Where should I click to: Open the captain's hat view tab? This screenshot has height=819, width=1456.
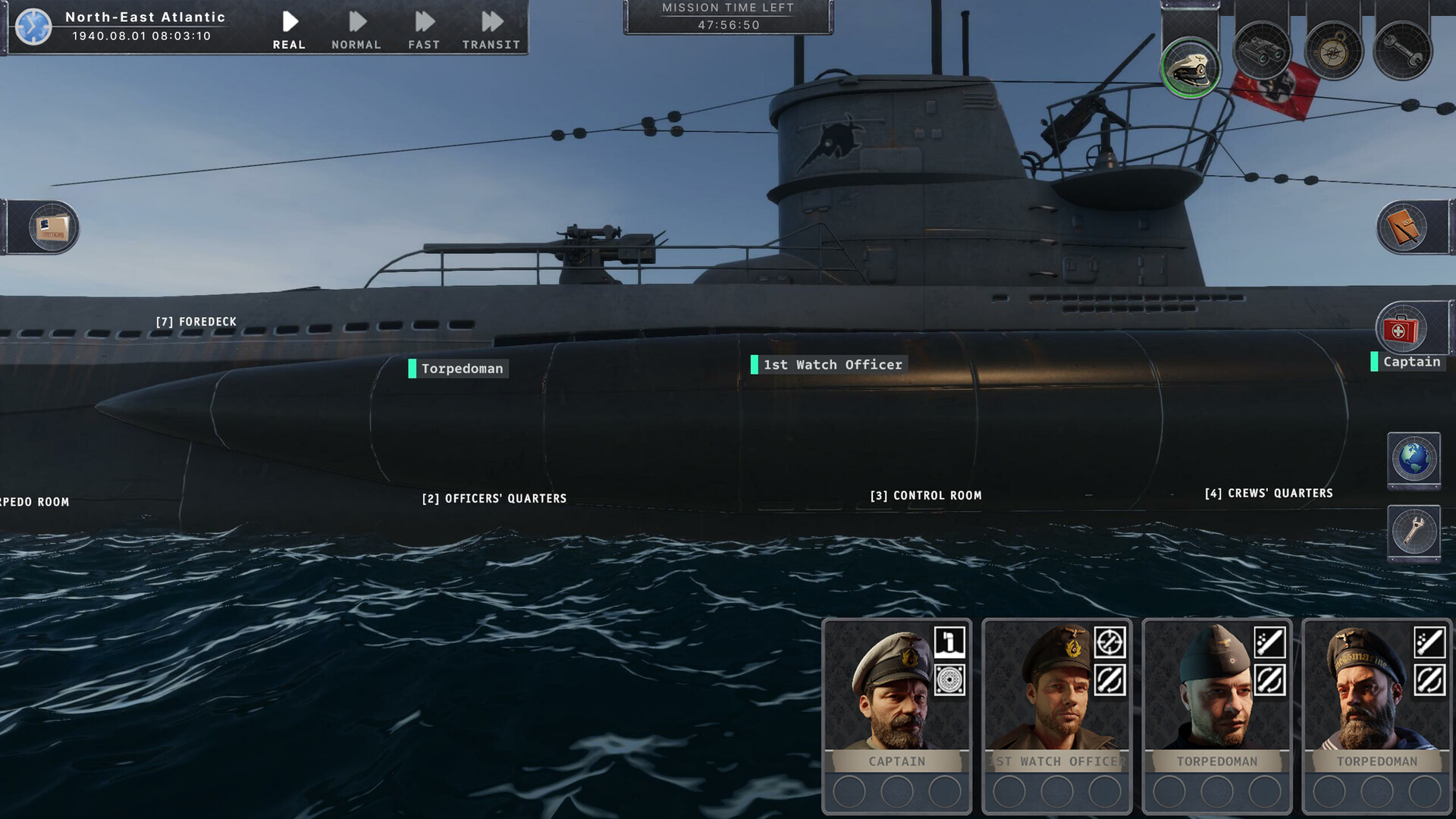tap(1191, 67)
